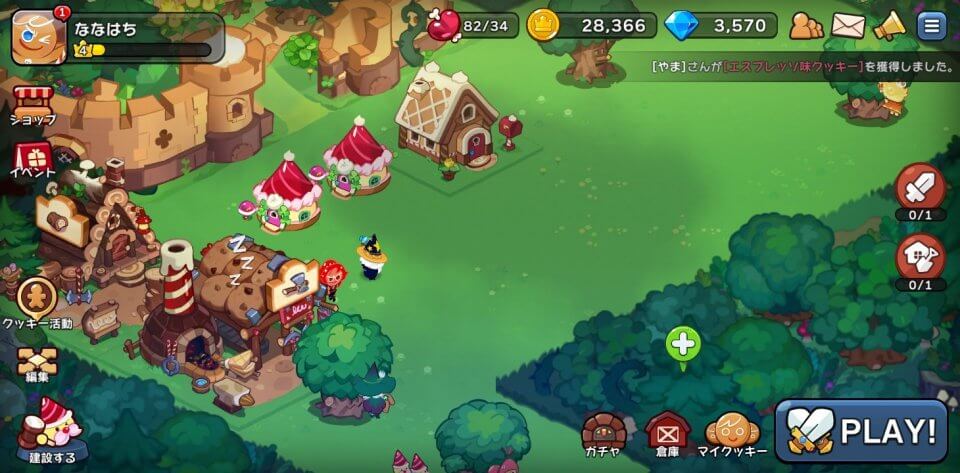Screen dimensions: 960x473
Task: Start the adventure with PLAY!
Action: pos(862,430)
